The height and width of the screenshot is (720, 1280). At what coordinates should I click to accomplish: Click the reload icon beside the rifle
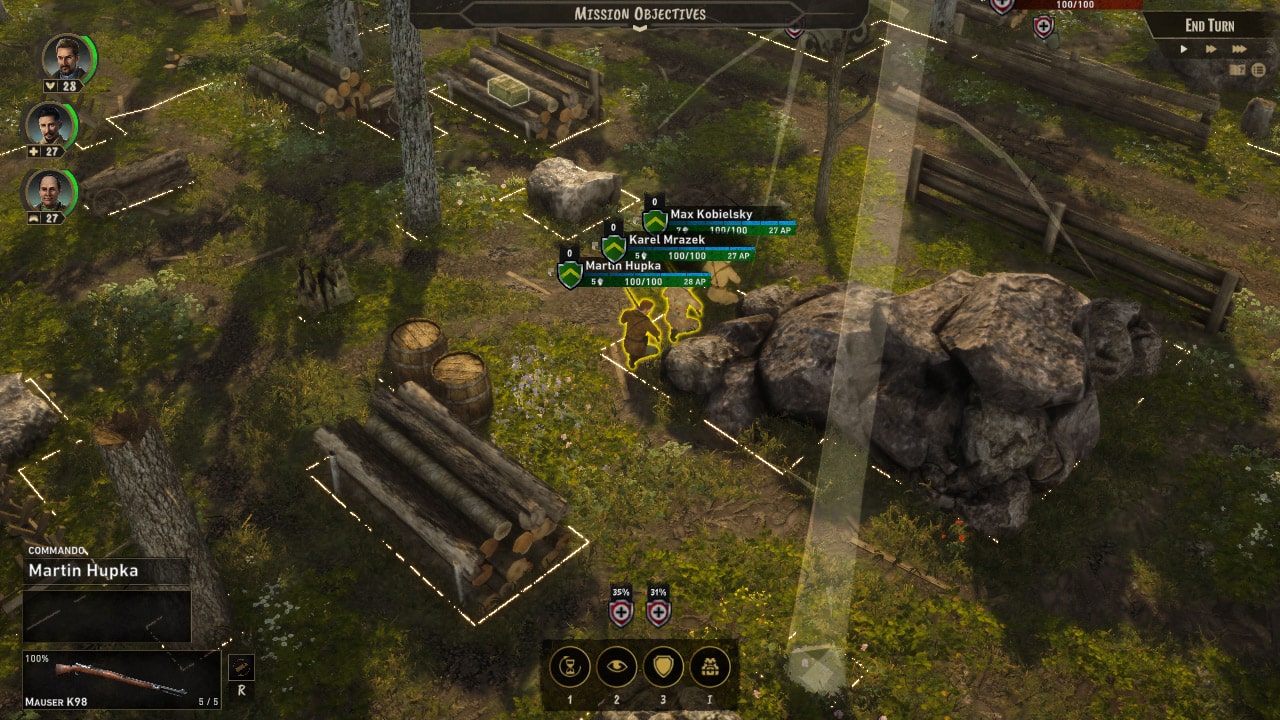(x=241, y=668)
